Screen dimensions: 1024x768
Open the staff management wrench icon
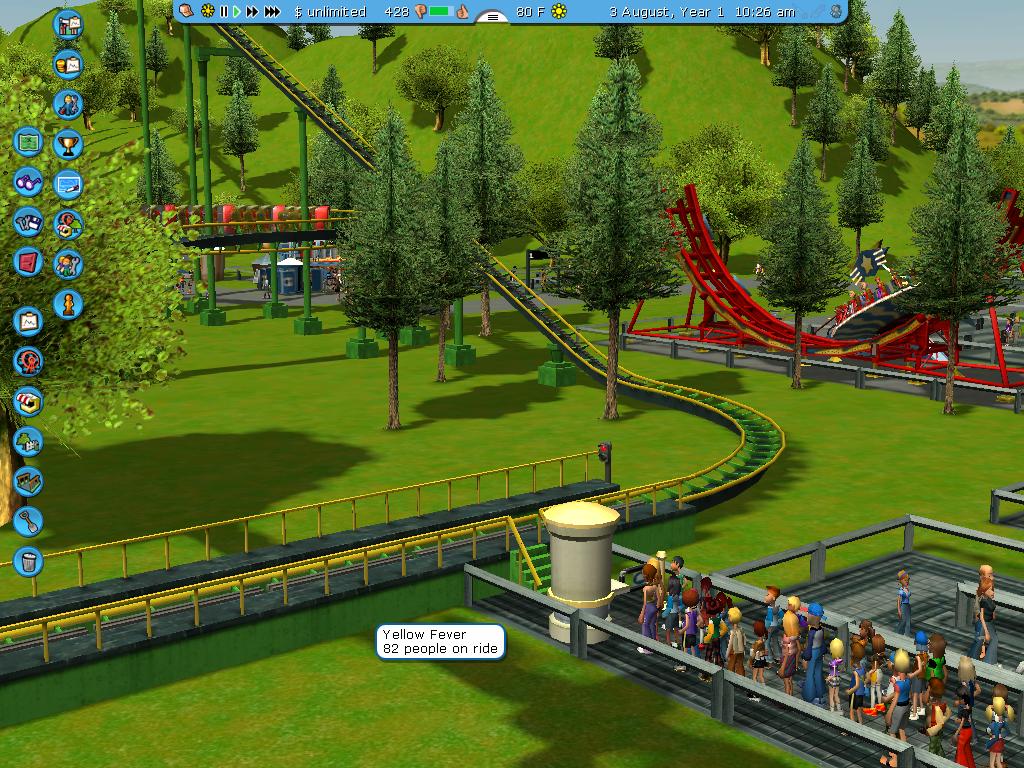tap(68, 224)
